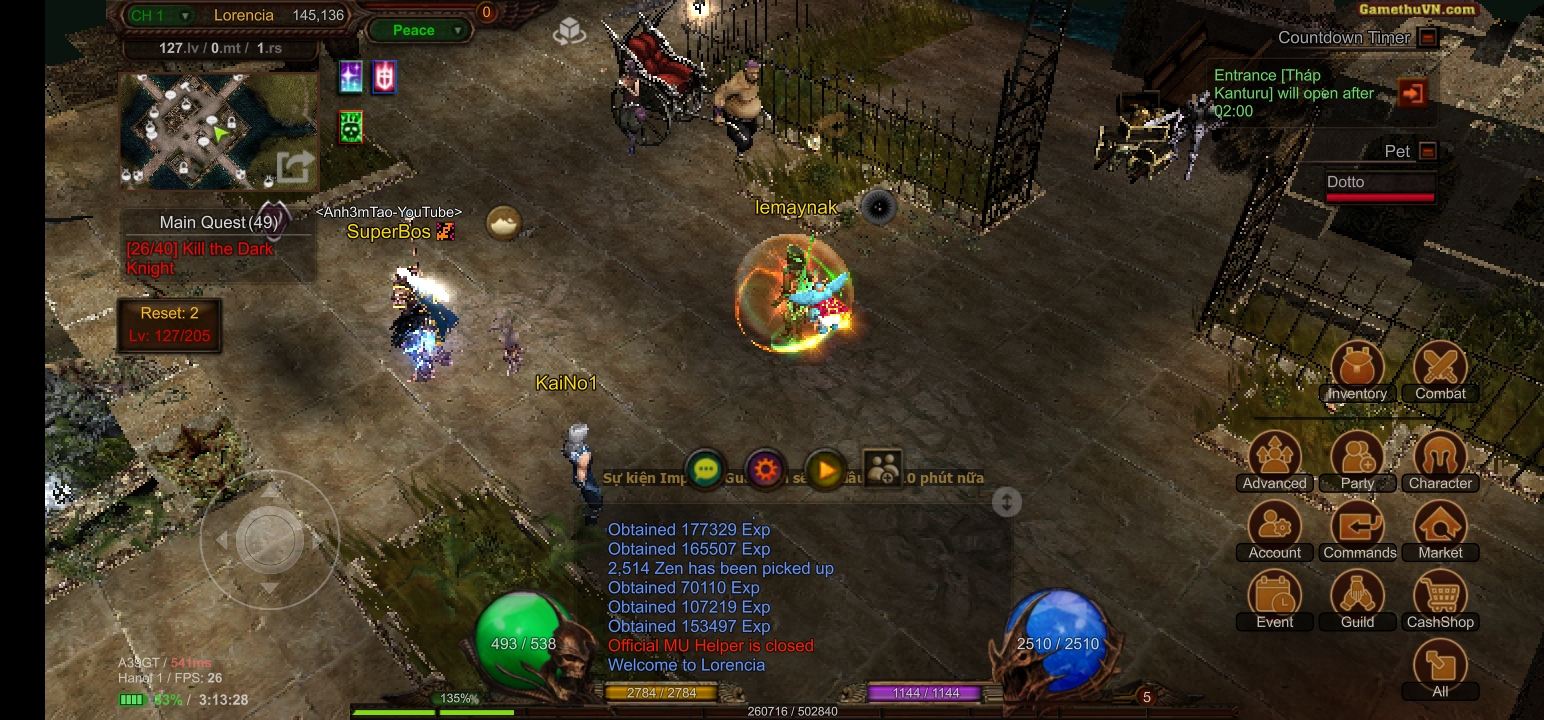Collapse the Countdown Timer panel
Viewport: 1544px width, 720px height.
click(x=1428, y=38)
